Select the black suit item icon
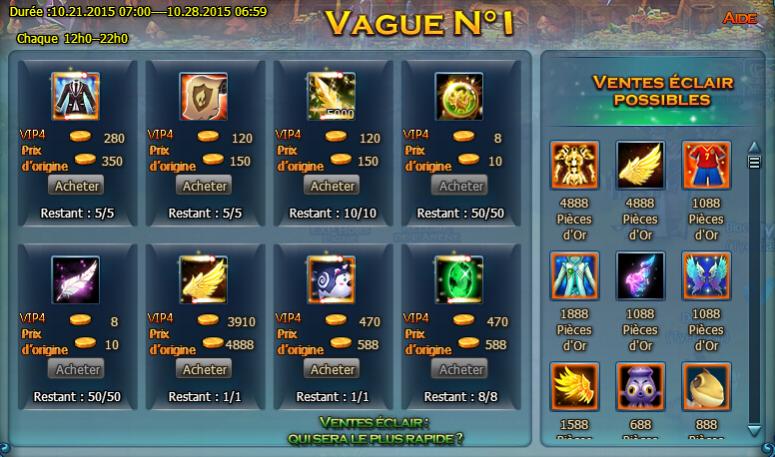 pyautogui.click(x=76, y=97)
